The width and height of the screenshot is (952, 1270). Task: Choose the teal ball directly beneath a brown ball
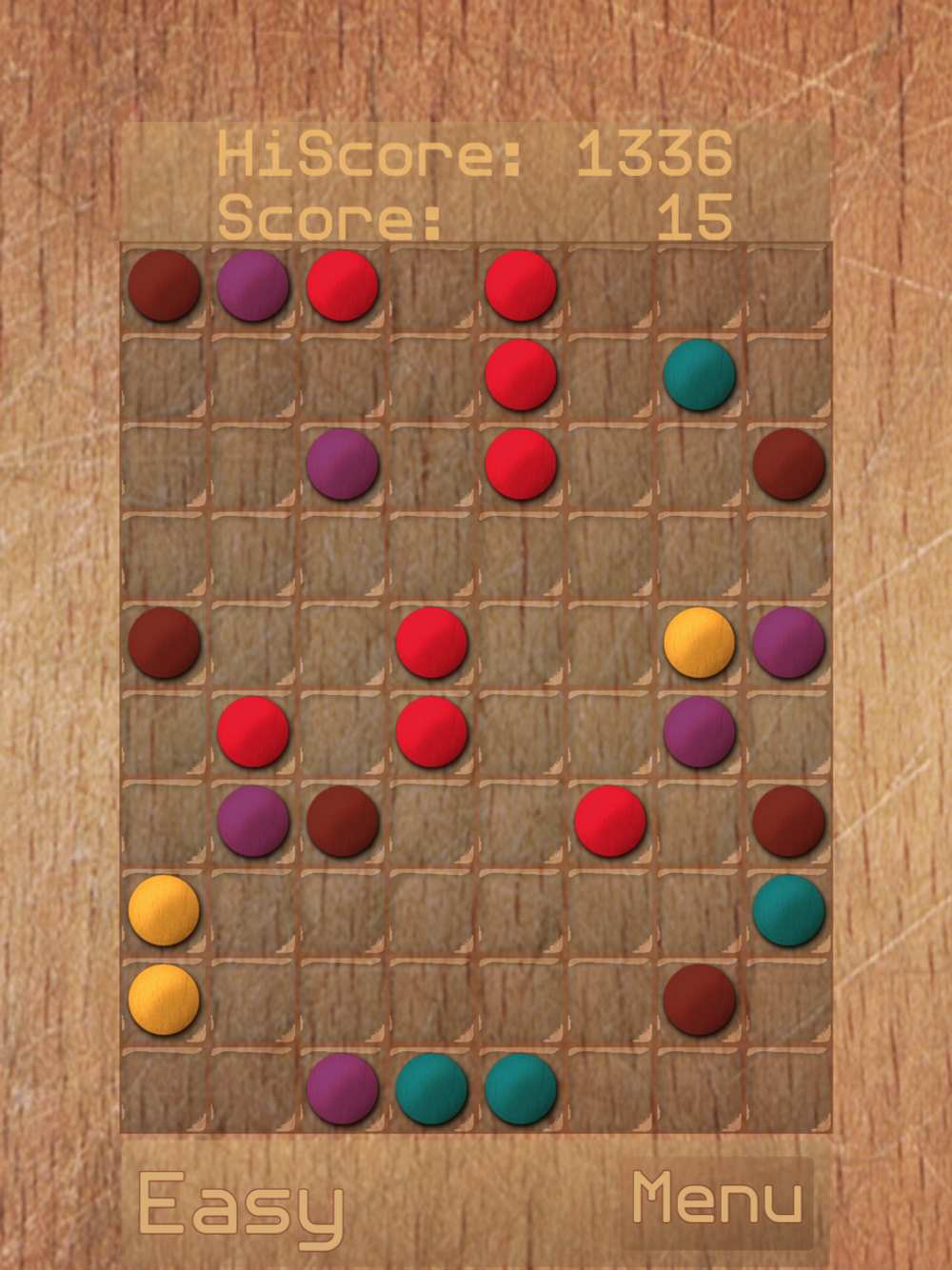pyautogui.click(x=788, y=911)
